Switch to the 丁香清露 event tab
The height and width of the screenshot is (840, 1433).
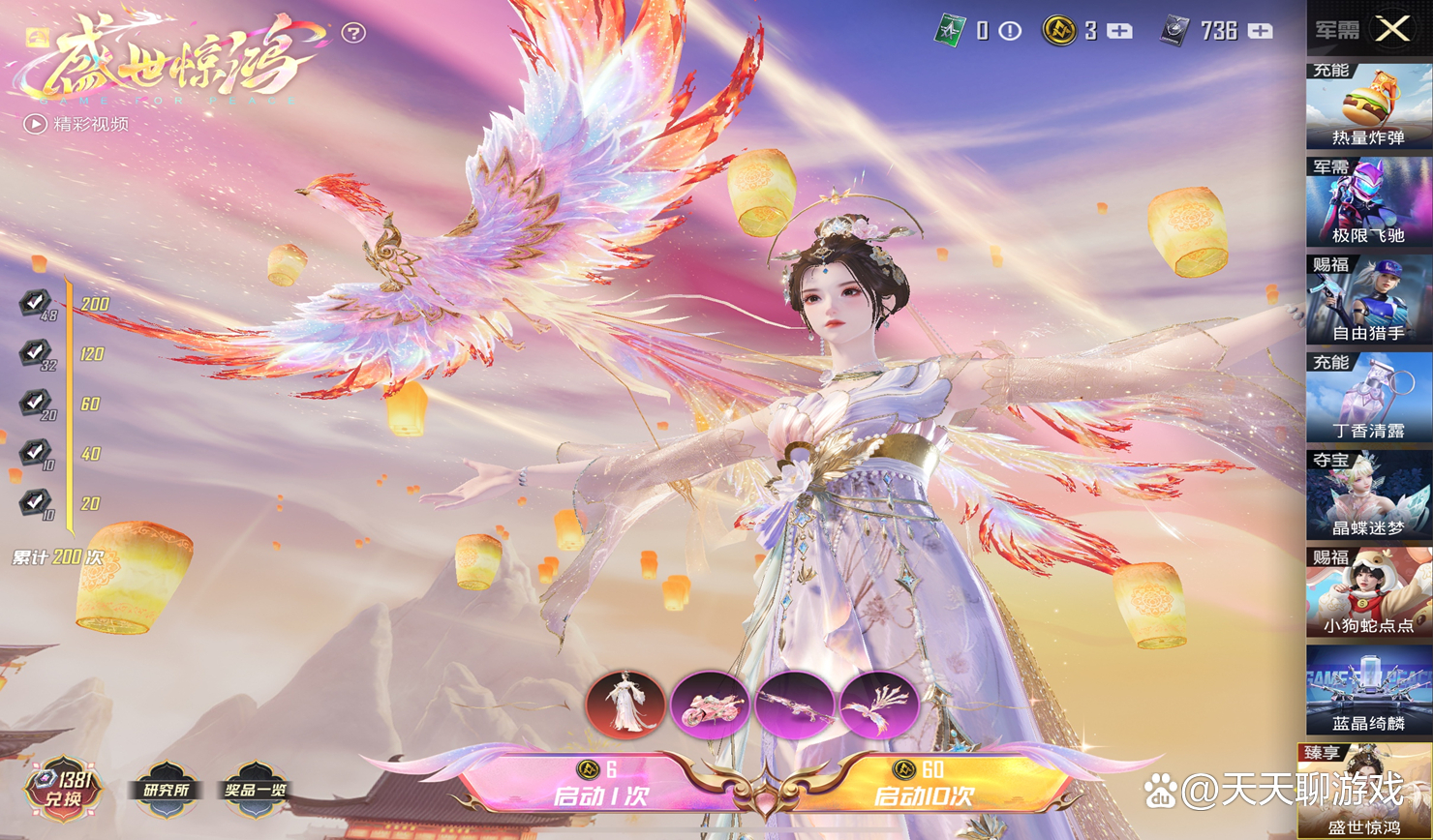point(1368,398)
